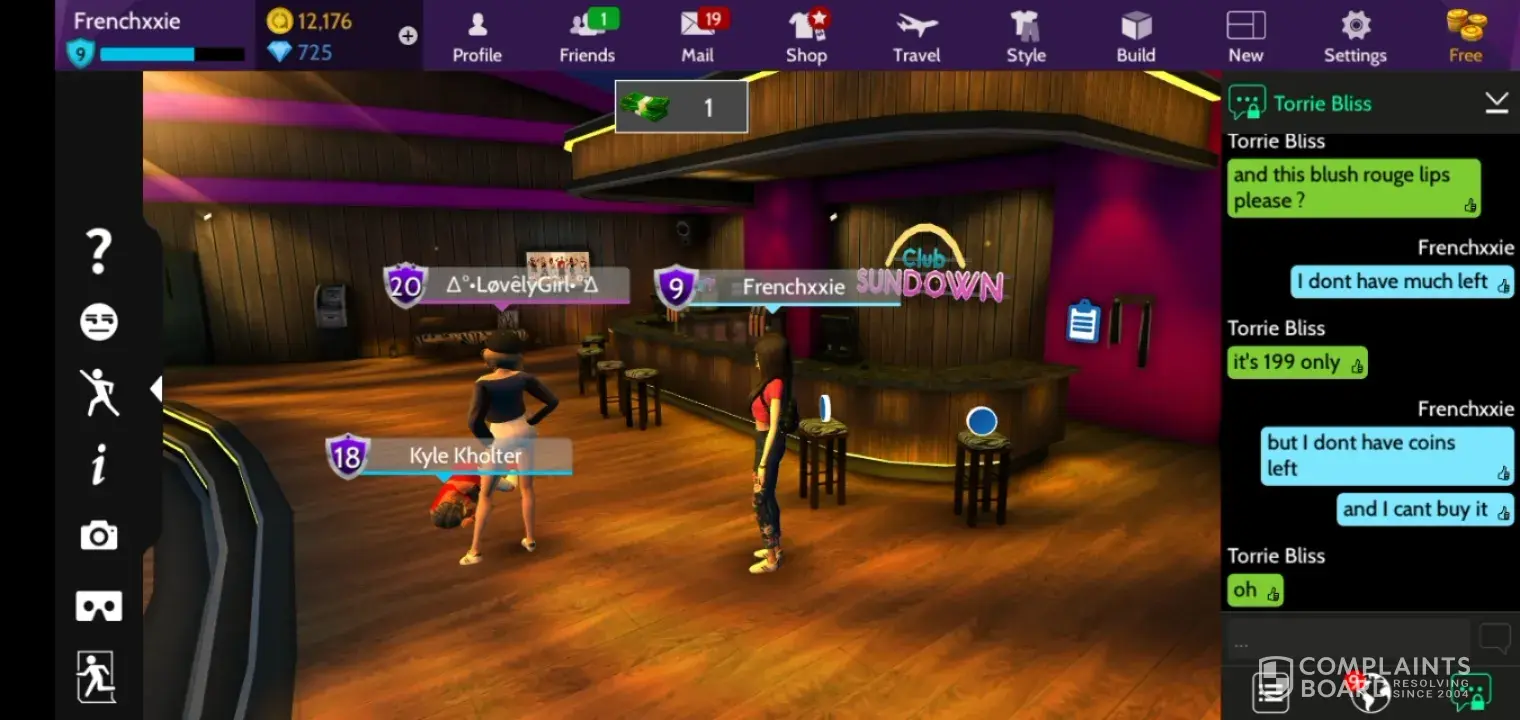Collapse the Torrie Bliss chat panel
This screenshot has height=720, width=1520.
click(1496, 102)
